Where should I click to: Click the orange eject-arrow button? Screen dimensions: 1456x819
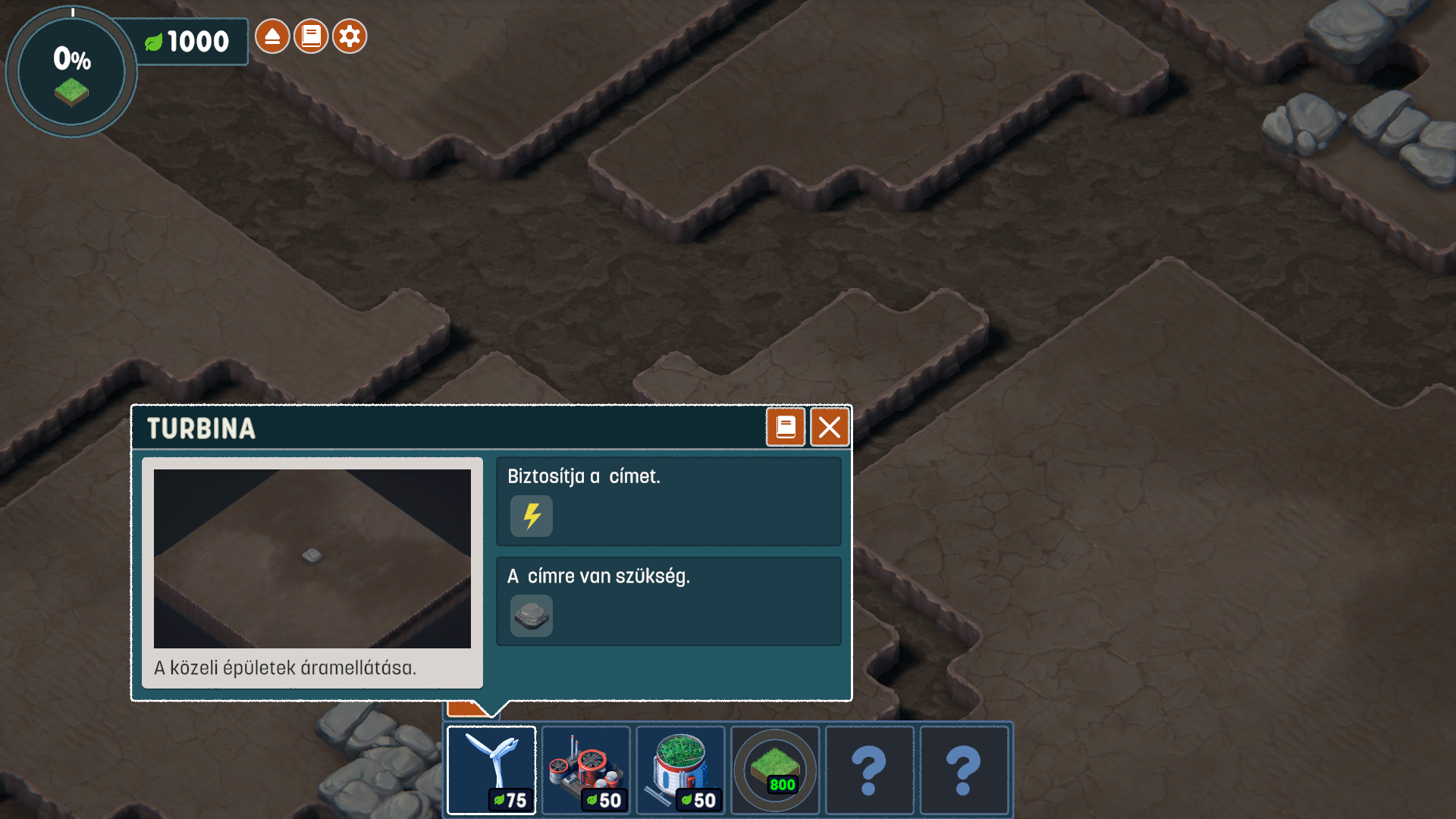tap(272, 36)
